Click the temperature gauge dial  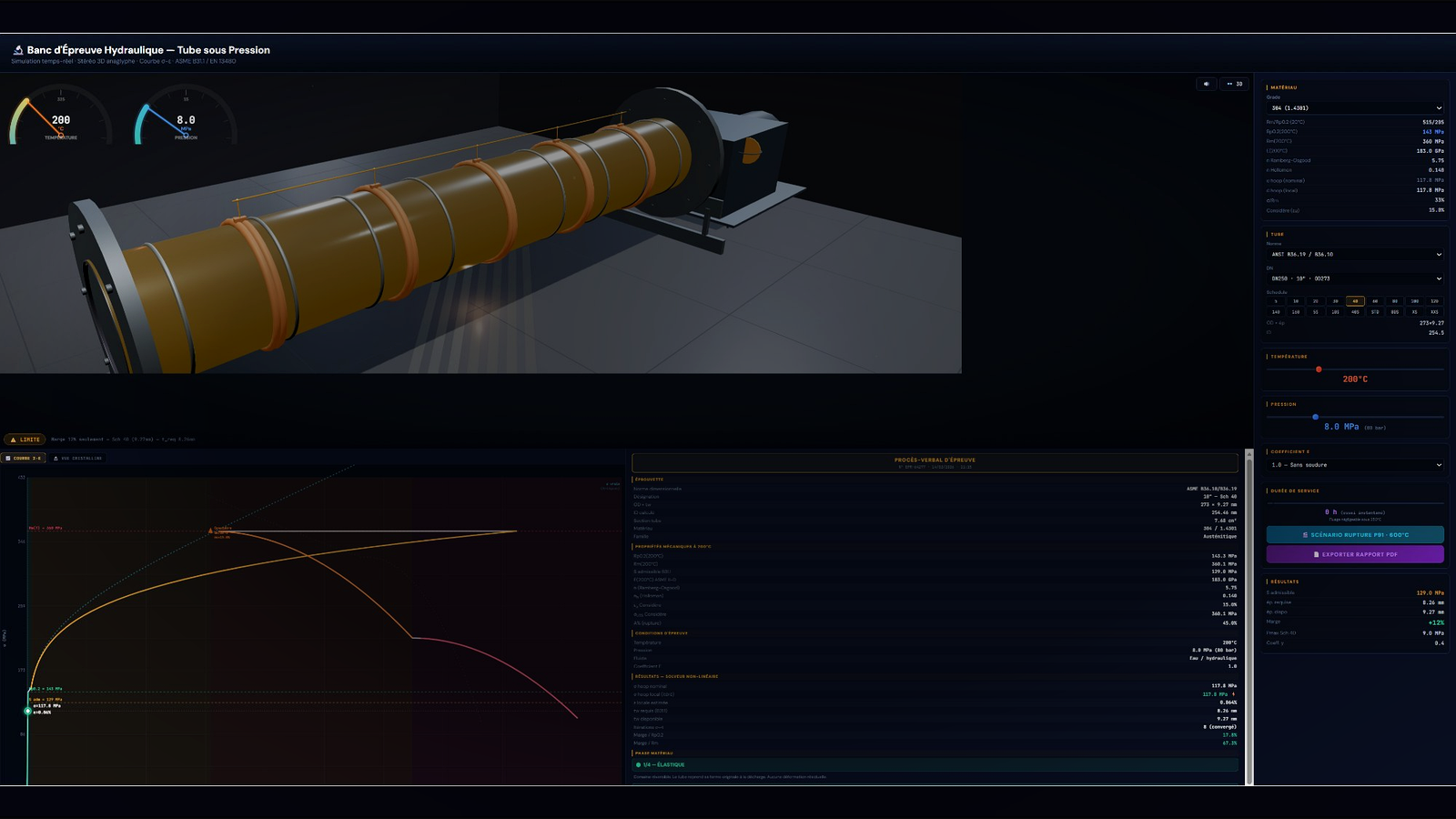coord(61,119)
